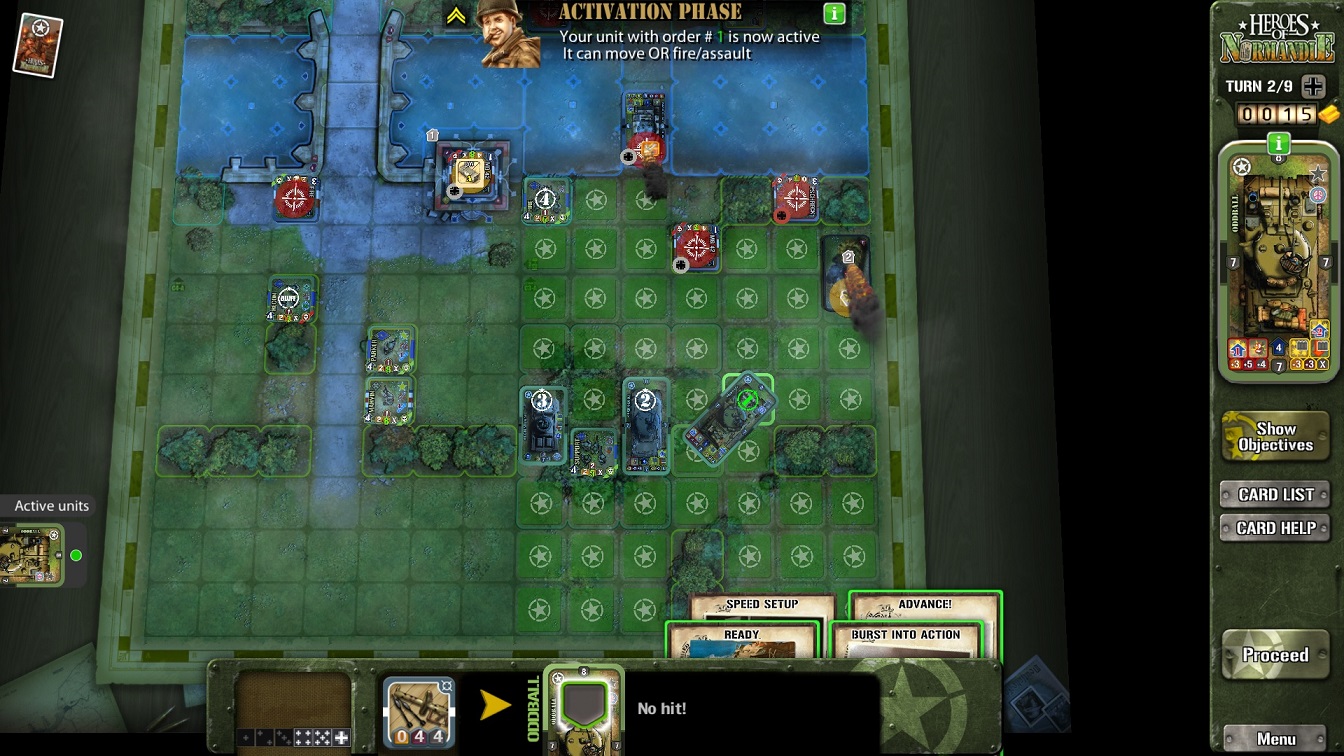The height and width of the screenshot is (756, 1344).
Task: Open the card deck in the corner
Action: click(38, 44)
